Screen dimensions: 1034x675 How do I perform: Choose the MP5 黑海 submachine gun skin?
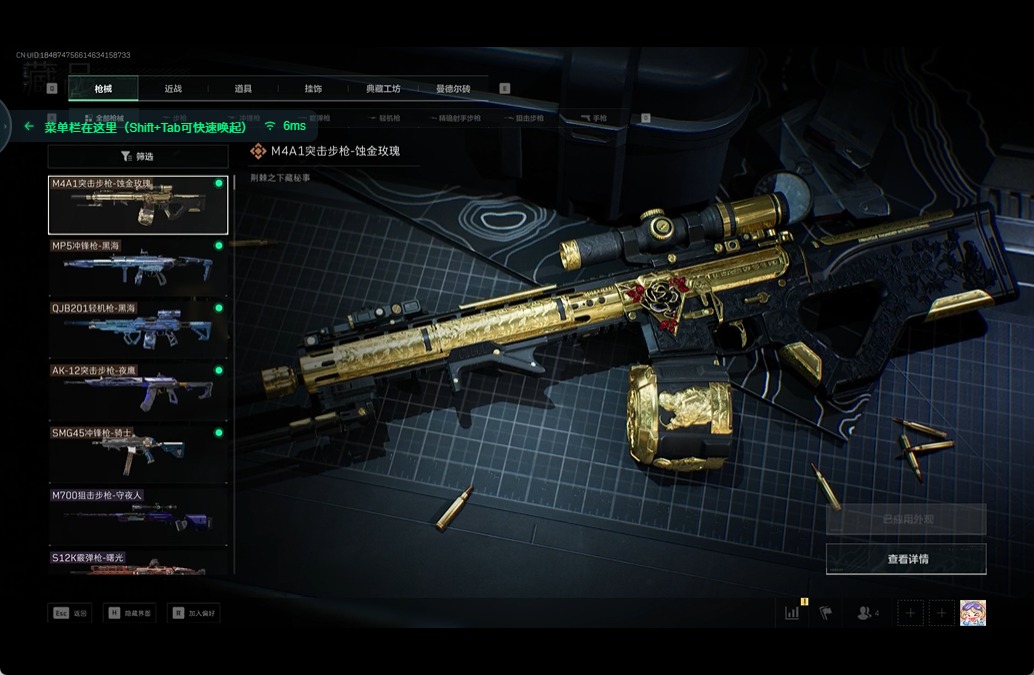(138, 265)
